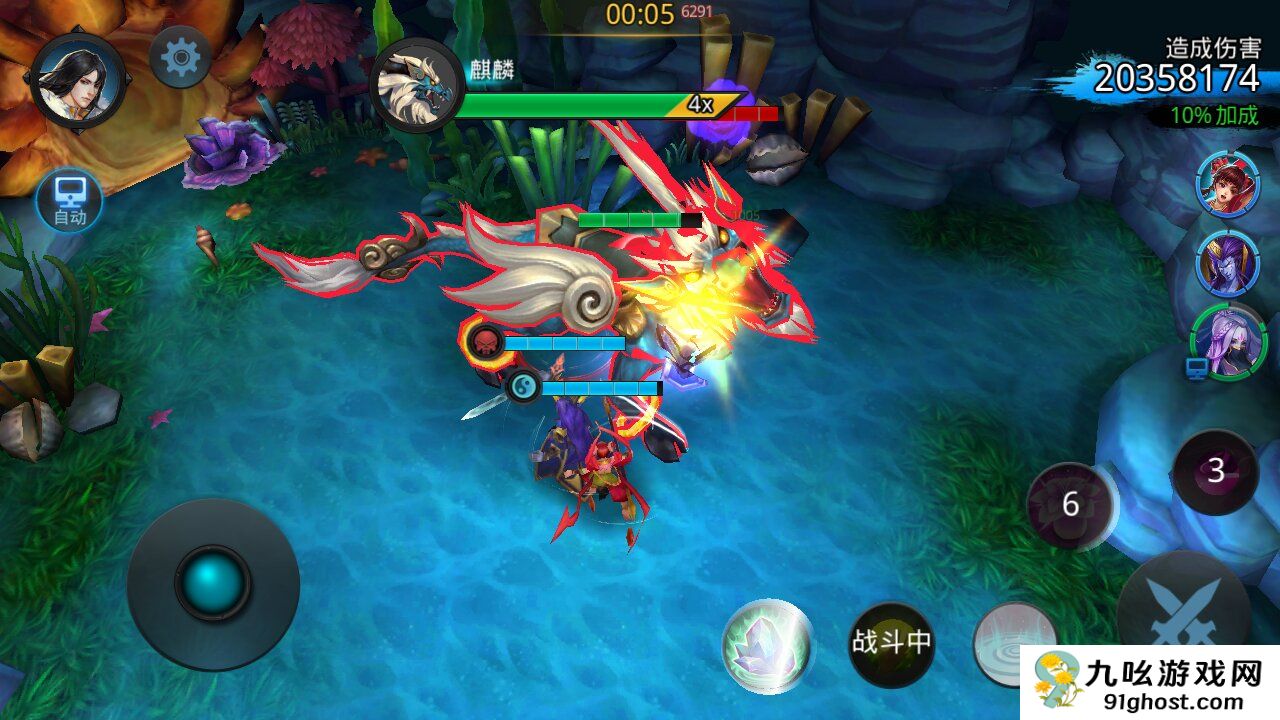Screen dimensions: 1280x720
Task: Use the skill on 3 cooldown
Action: (x=1215, y=471)
